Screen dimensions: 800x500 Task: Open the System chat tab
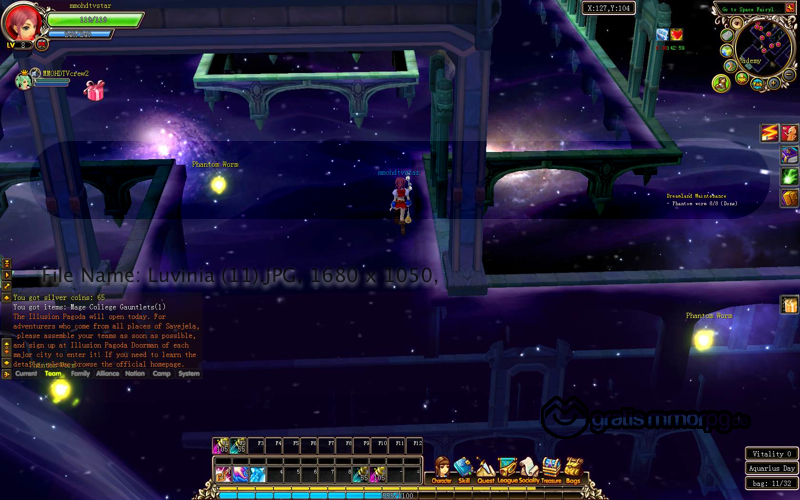[188, 374]
